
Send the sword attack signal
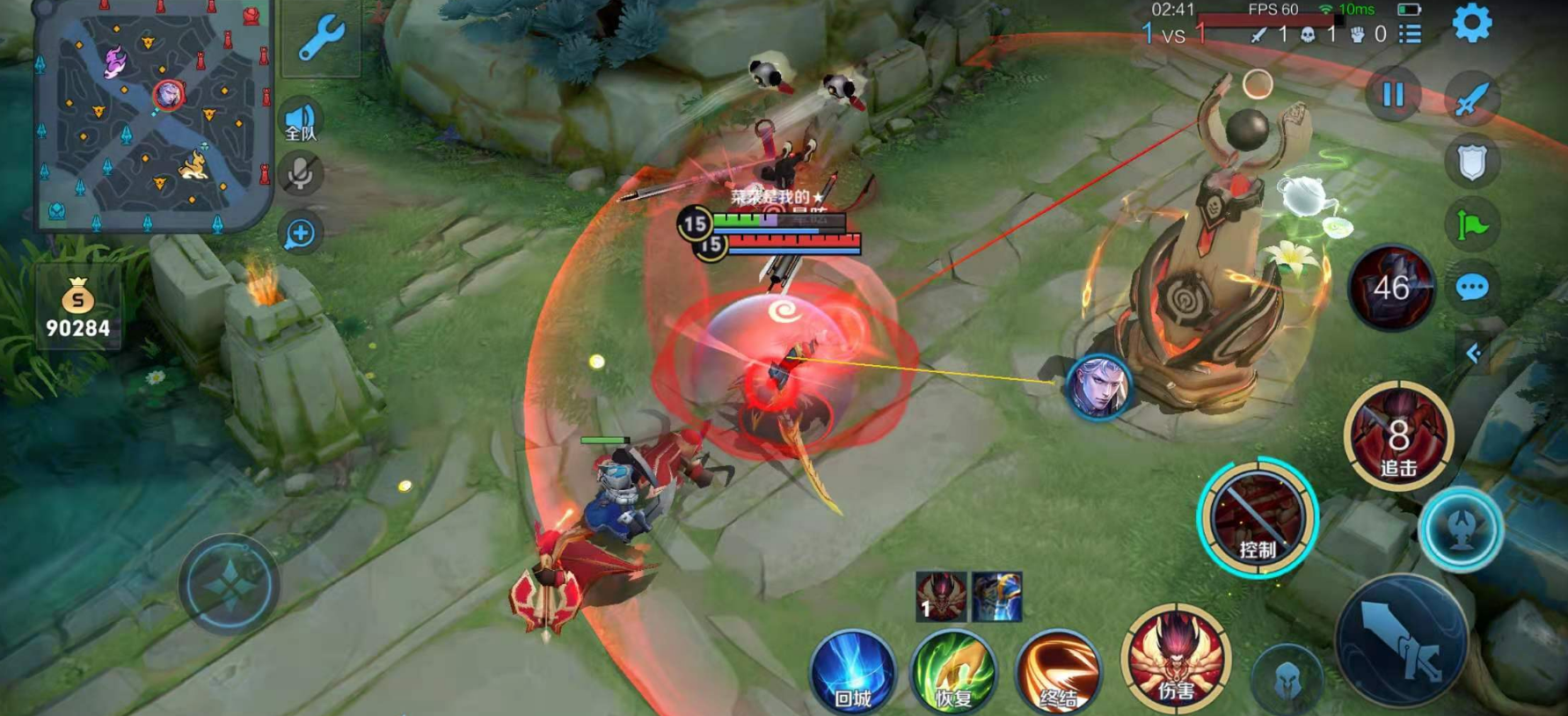point(1471,97)
